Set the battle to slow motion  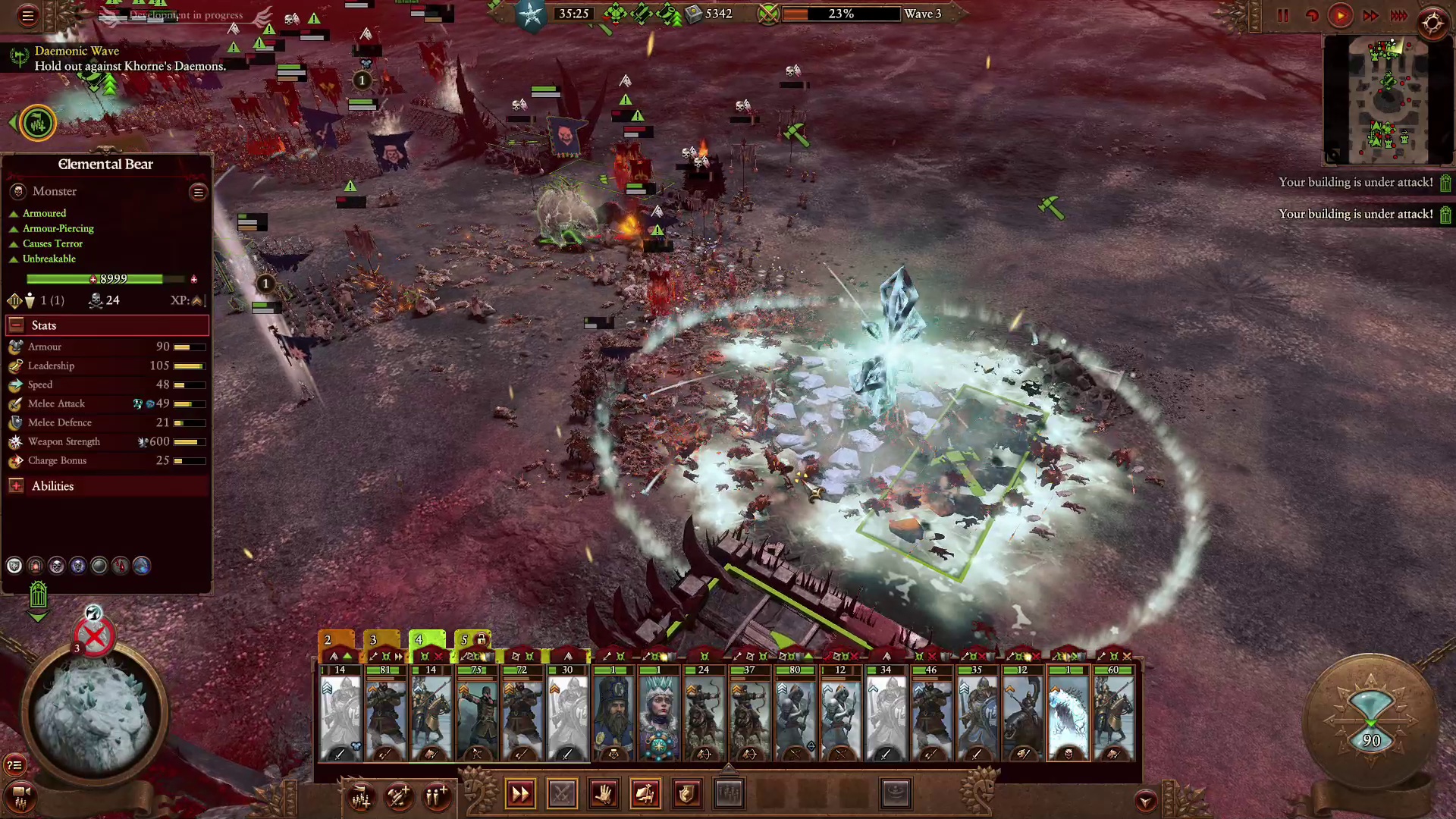tap(1311, 16)
